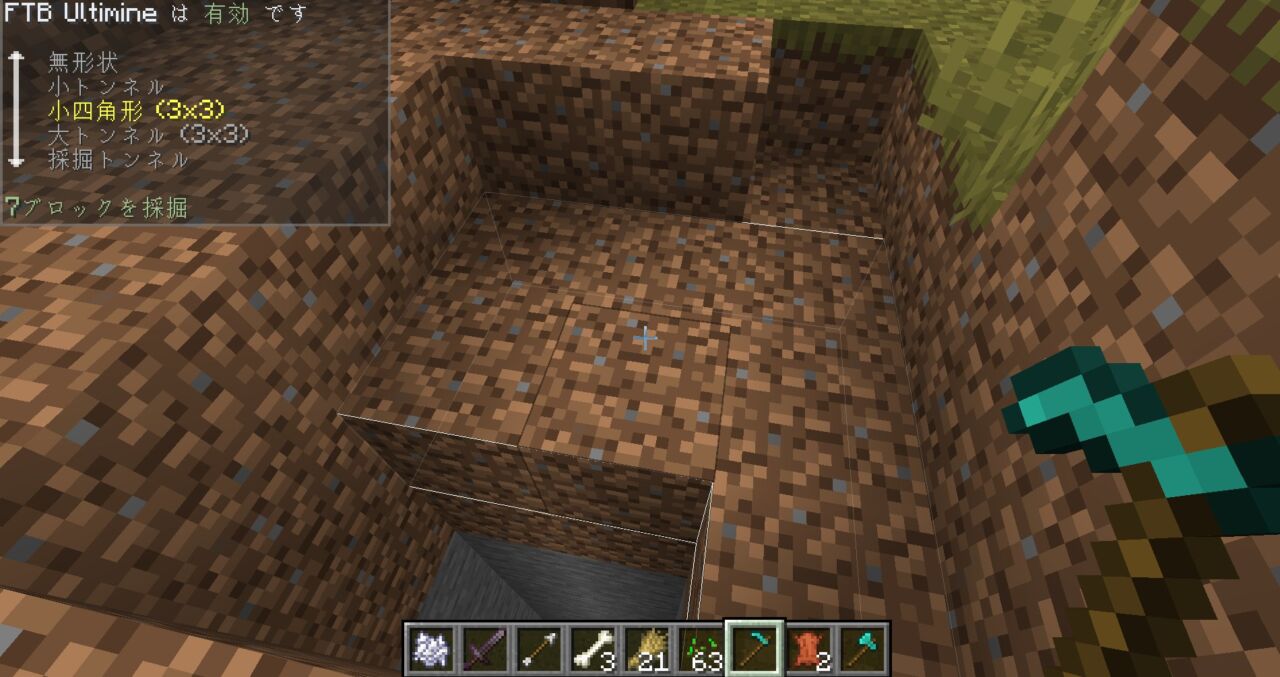Choose the green seeds stack of 63
The height and width of the screenshot is (677, 1280).
pyautogui.click(x=702, y=648)
